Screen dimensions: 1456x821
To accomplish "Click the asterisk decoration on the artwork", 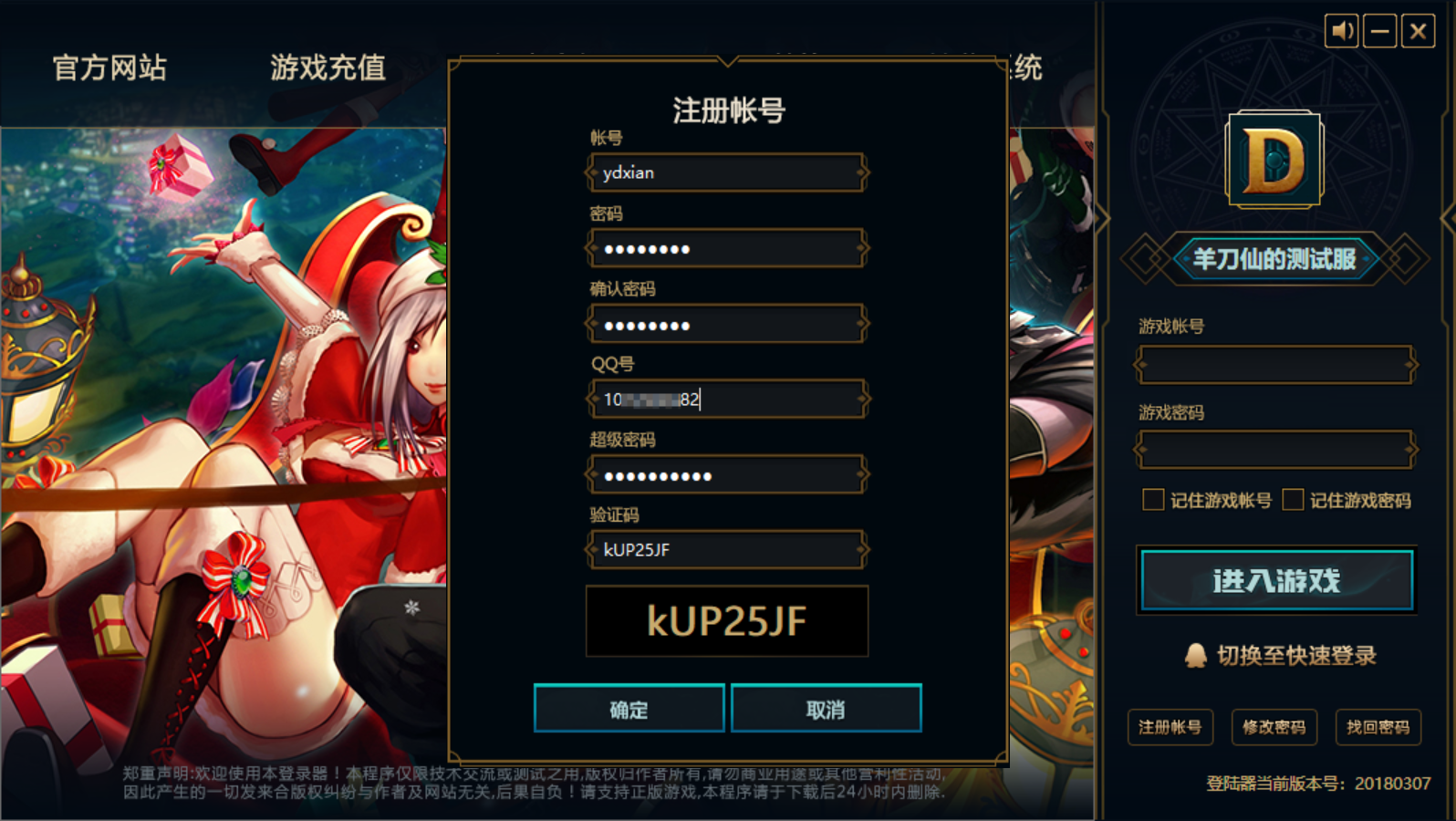I will coord(412,607).
